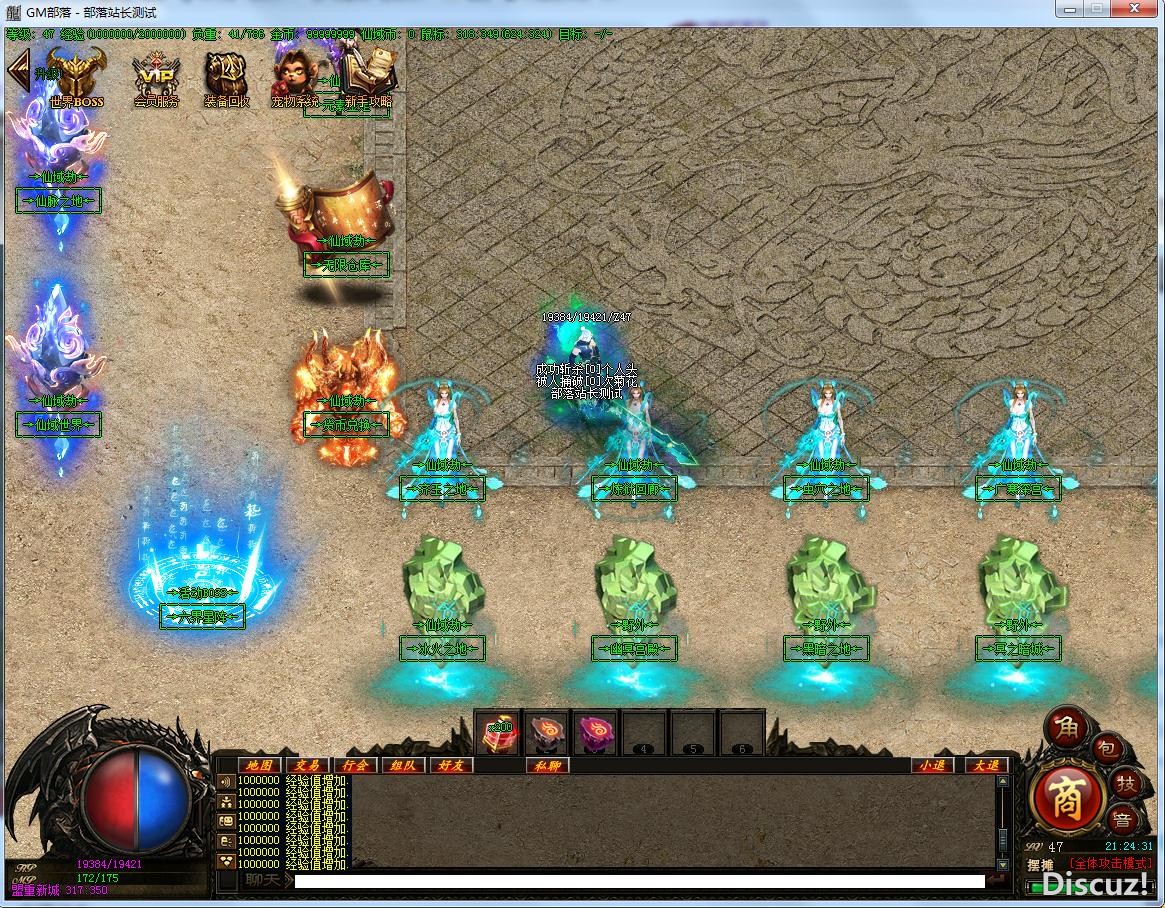Image resolution: width=1165 pixels, height=908 pixels.
Task: Open the 行会 guild button
Action: pyautogui.click(x=356, y=765)
